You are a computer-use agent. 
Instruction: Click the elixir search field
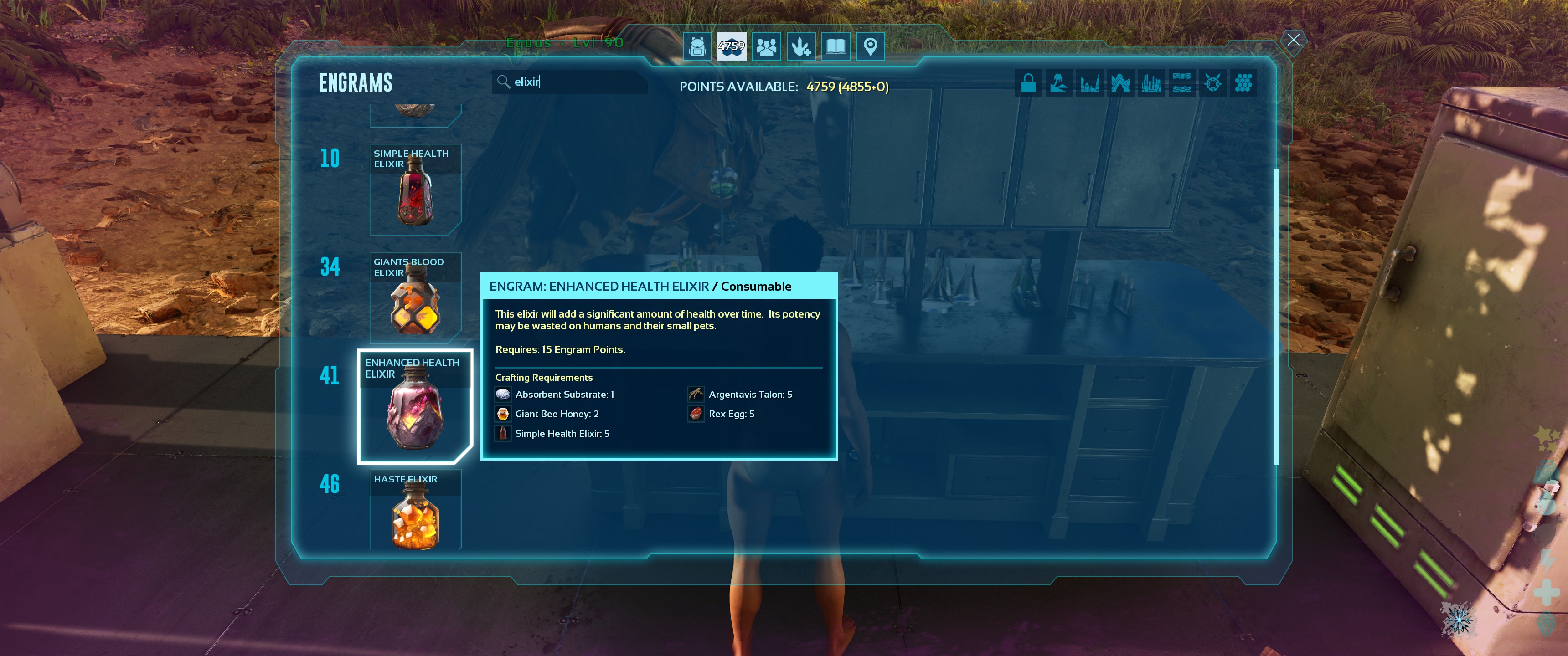coord(572,82)
